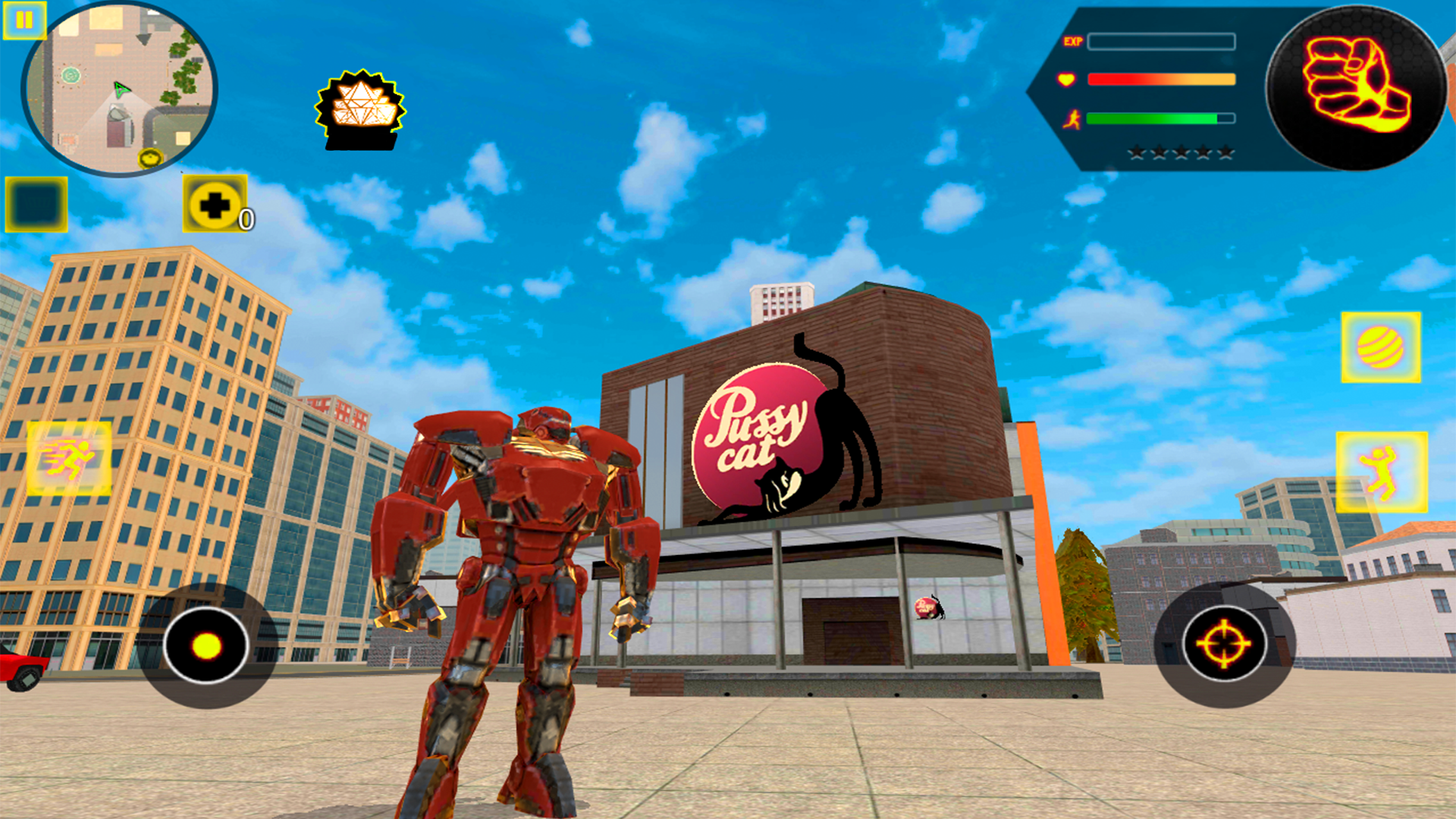Expand the EXP progress display
The image size is (1456, 819).
1160,43
